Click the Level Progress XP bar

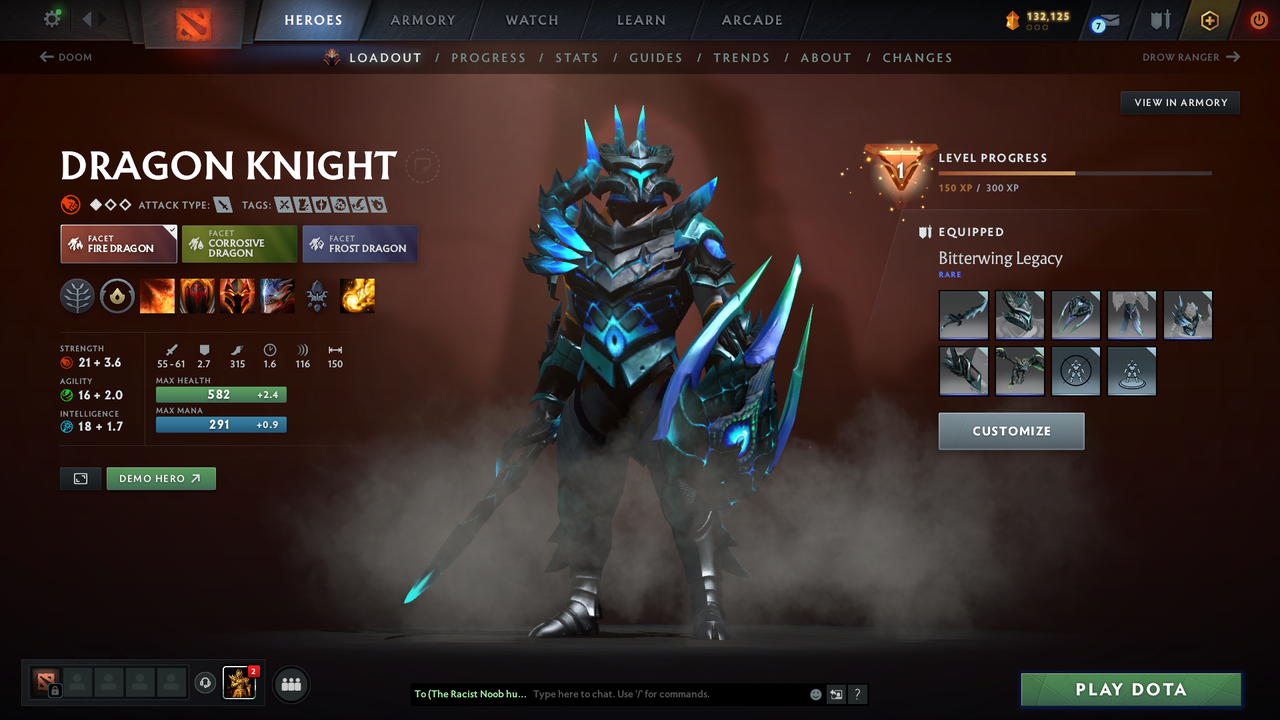click(x=1075, y=173)
